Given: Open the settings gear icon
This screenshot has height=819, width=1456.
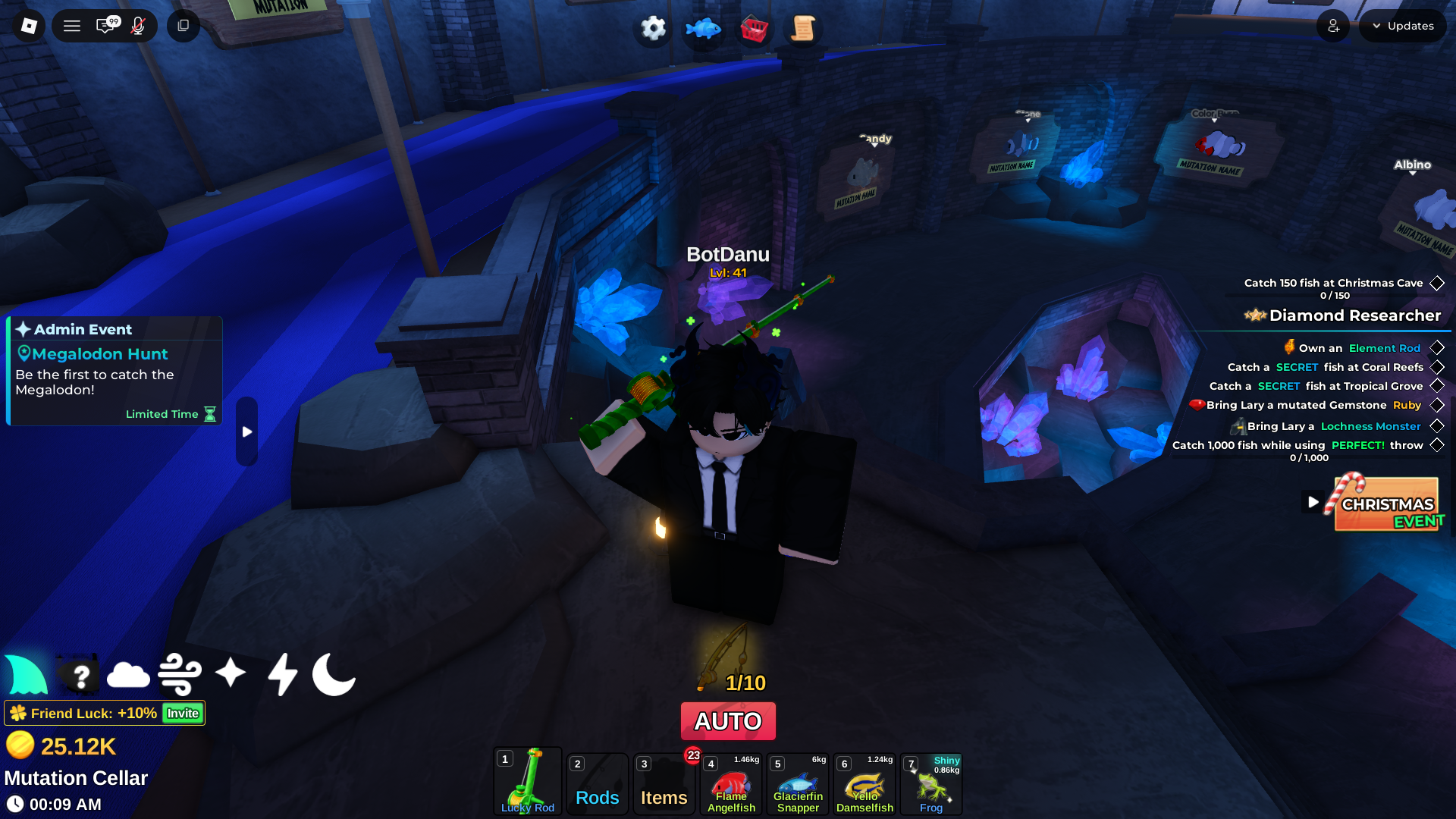Looking at the screenshot, I should point(651,28).
